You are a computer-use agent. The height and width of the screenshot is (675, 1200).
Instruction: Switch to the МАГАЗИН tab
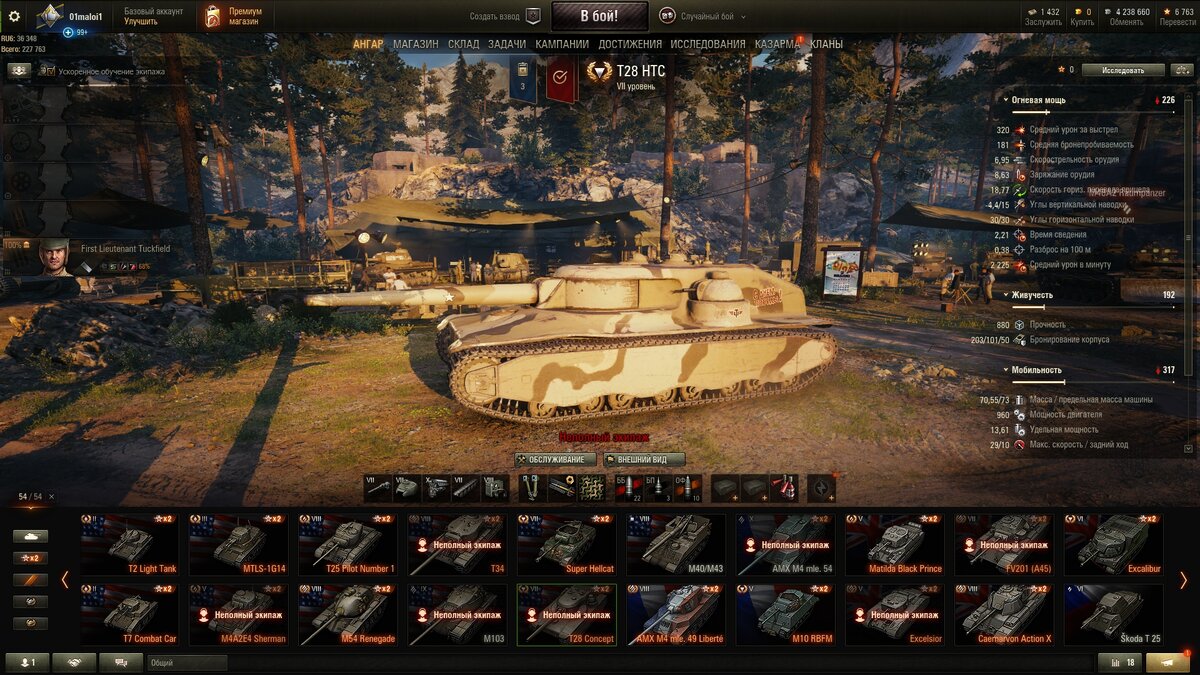[415, 44]
